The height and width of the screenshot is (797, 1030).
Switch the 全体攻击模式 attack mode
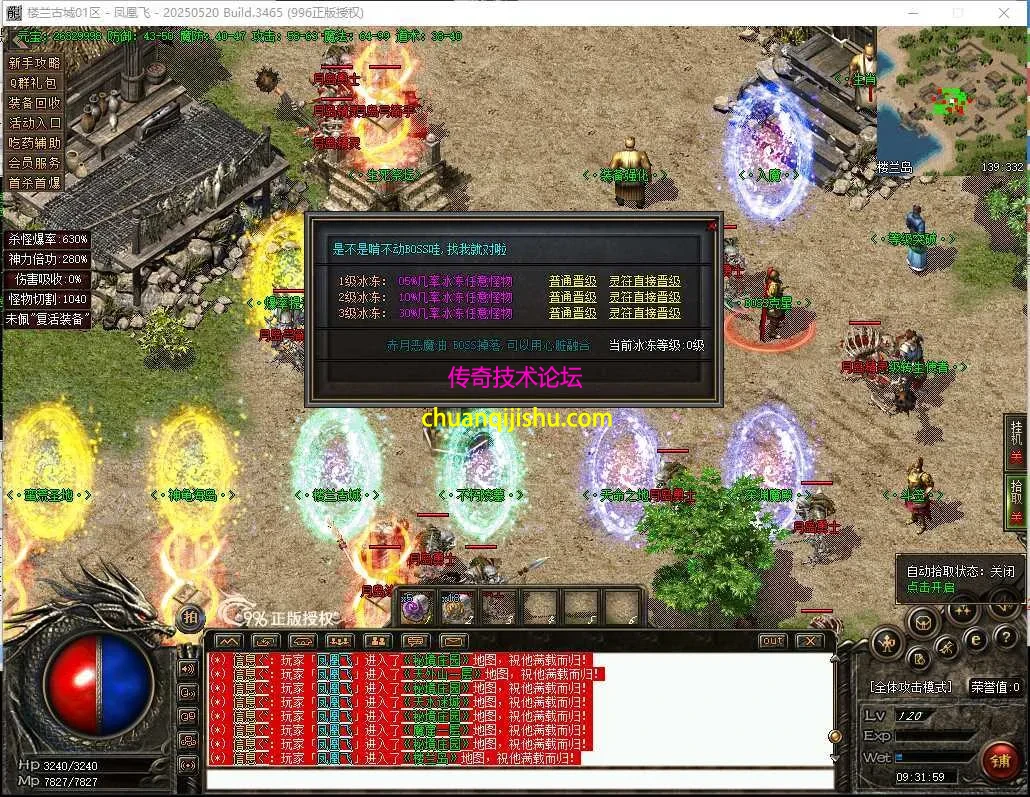tap(912, 688)
